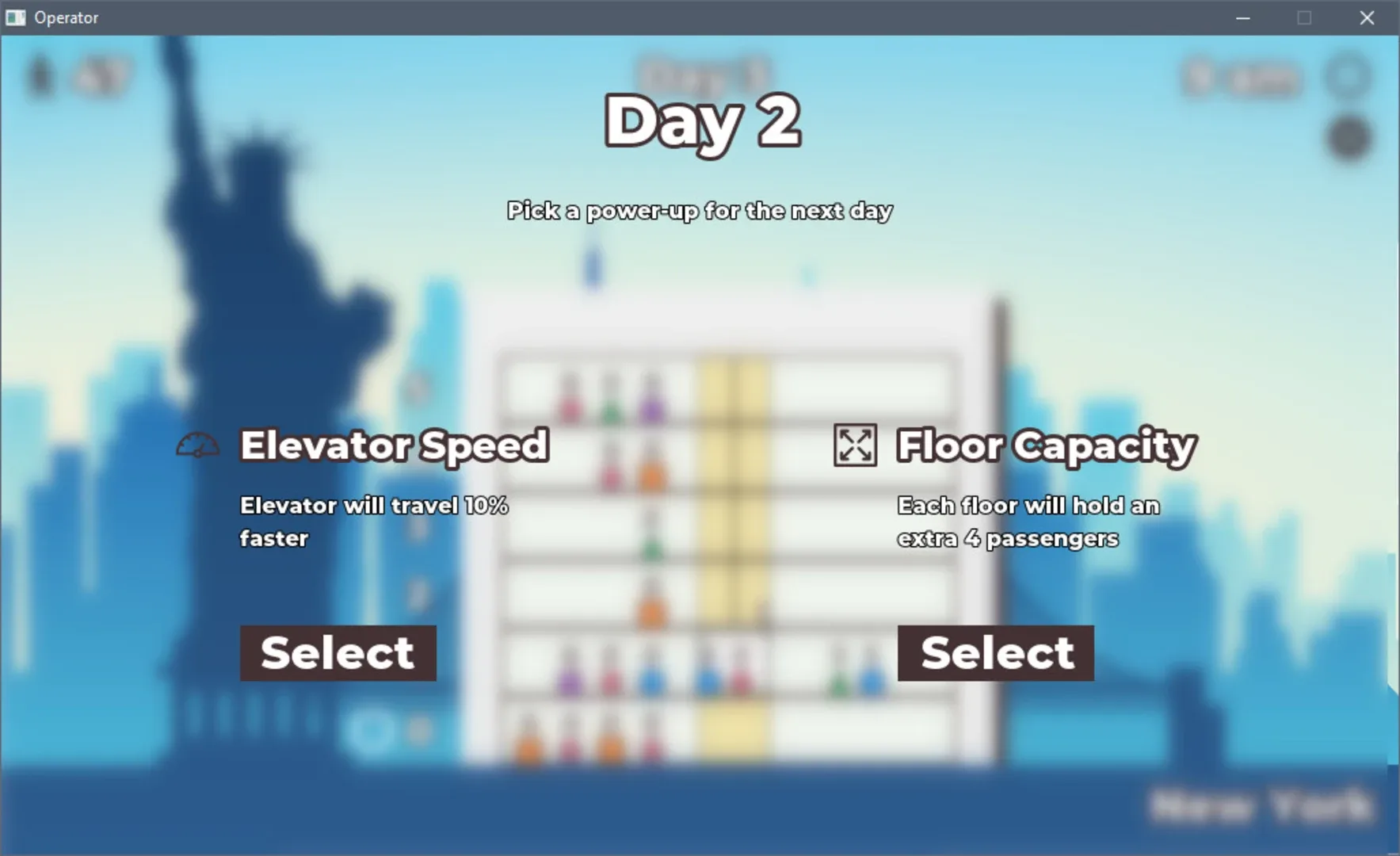Click the speedometer icon beside Elevator Speed
The image size is (1400, 856).
pyautogui.click(x=197, y=445)
